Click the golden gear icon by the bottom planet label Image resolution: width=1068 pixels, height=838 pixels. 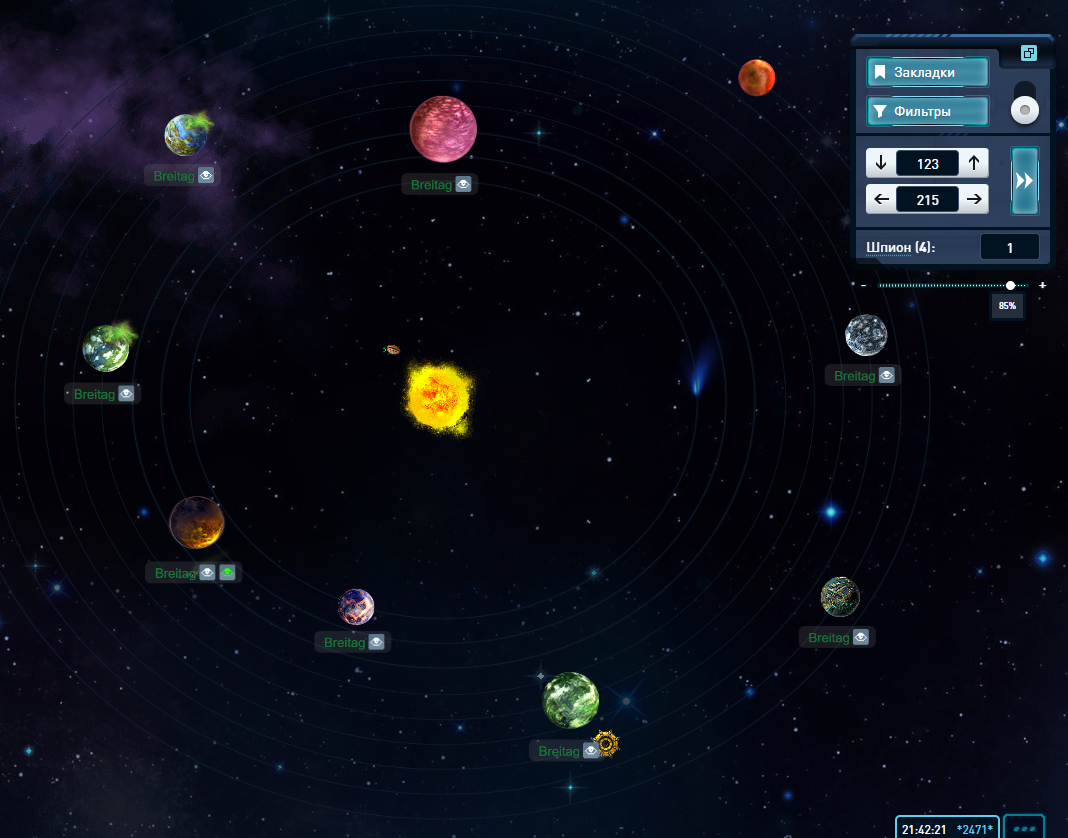click(606, 745)
